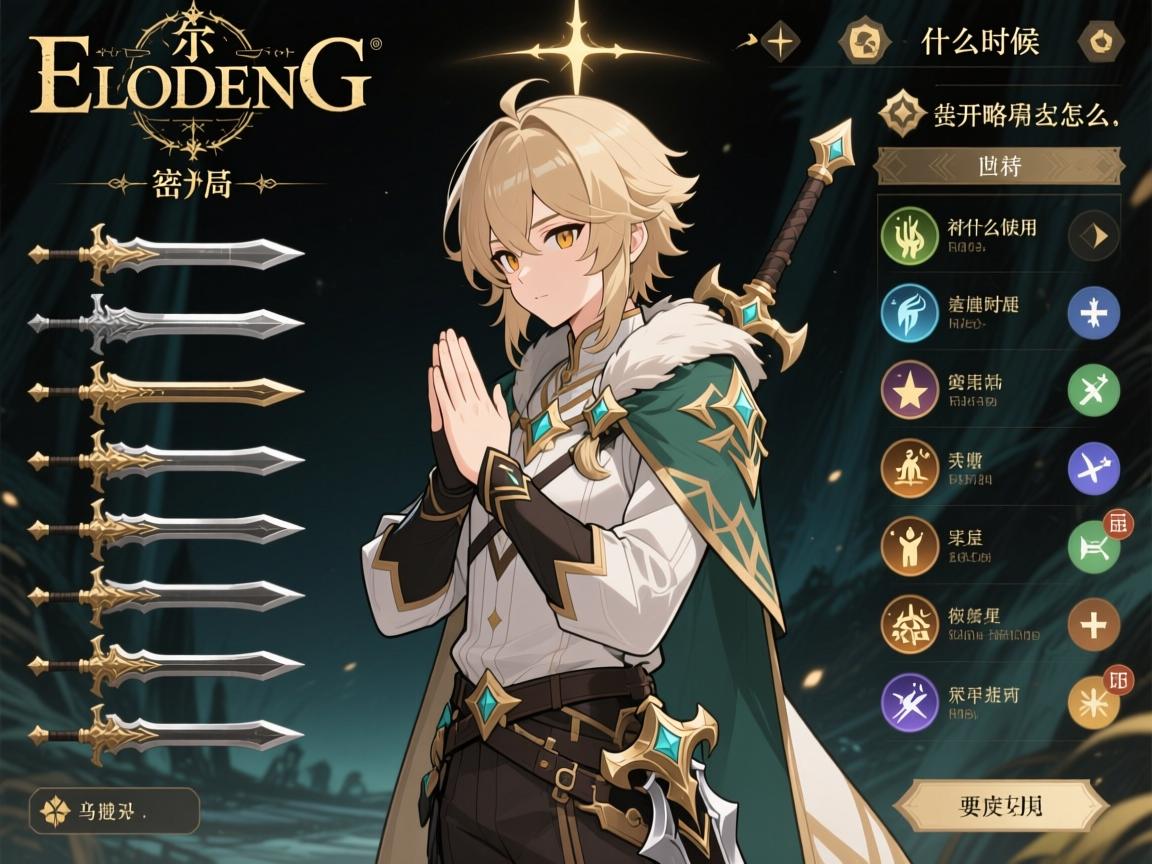
Task: Choose the sword with the silver hilt
Action: (166, 322)
